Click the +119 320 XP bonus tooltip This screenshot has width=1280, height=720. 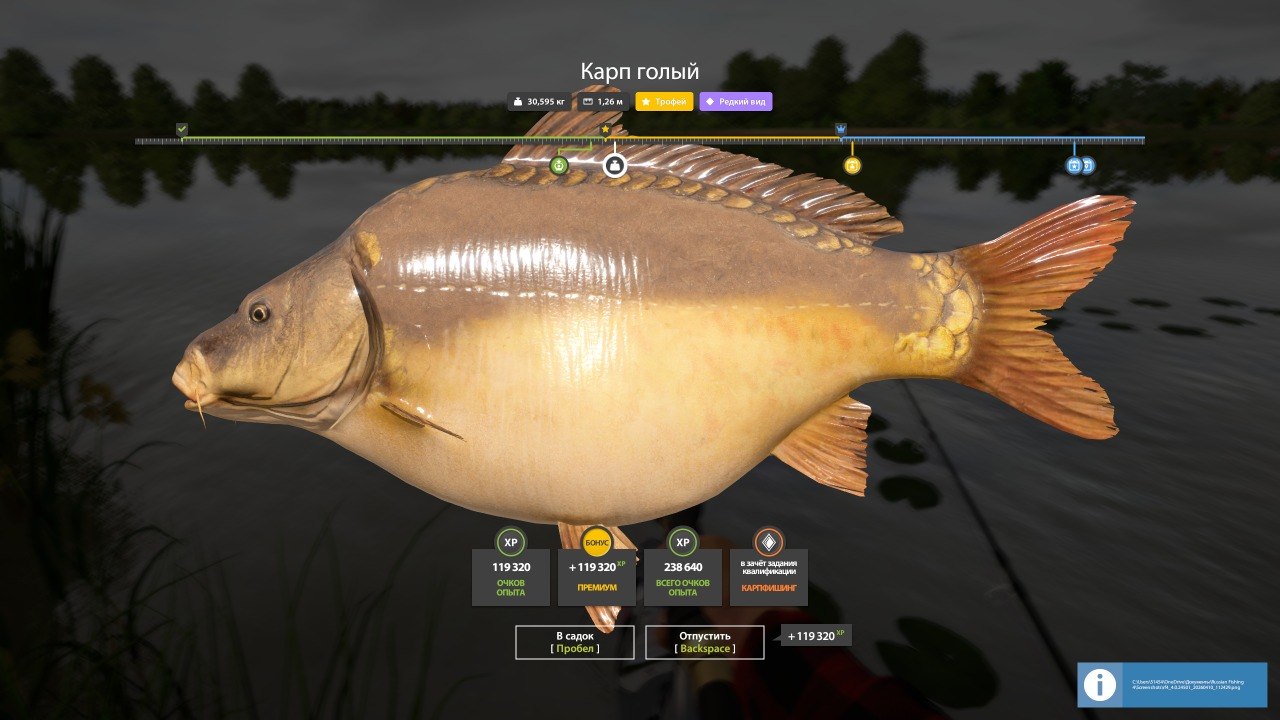click(815, 633)
